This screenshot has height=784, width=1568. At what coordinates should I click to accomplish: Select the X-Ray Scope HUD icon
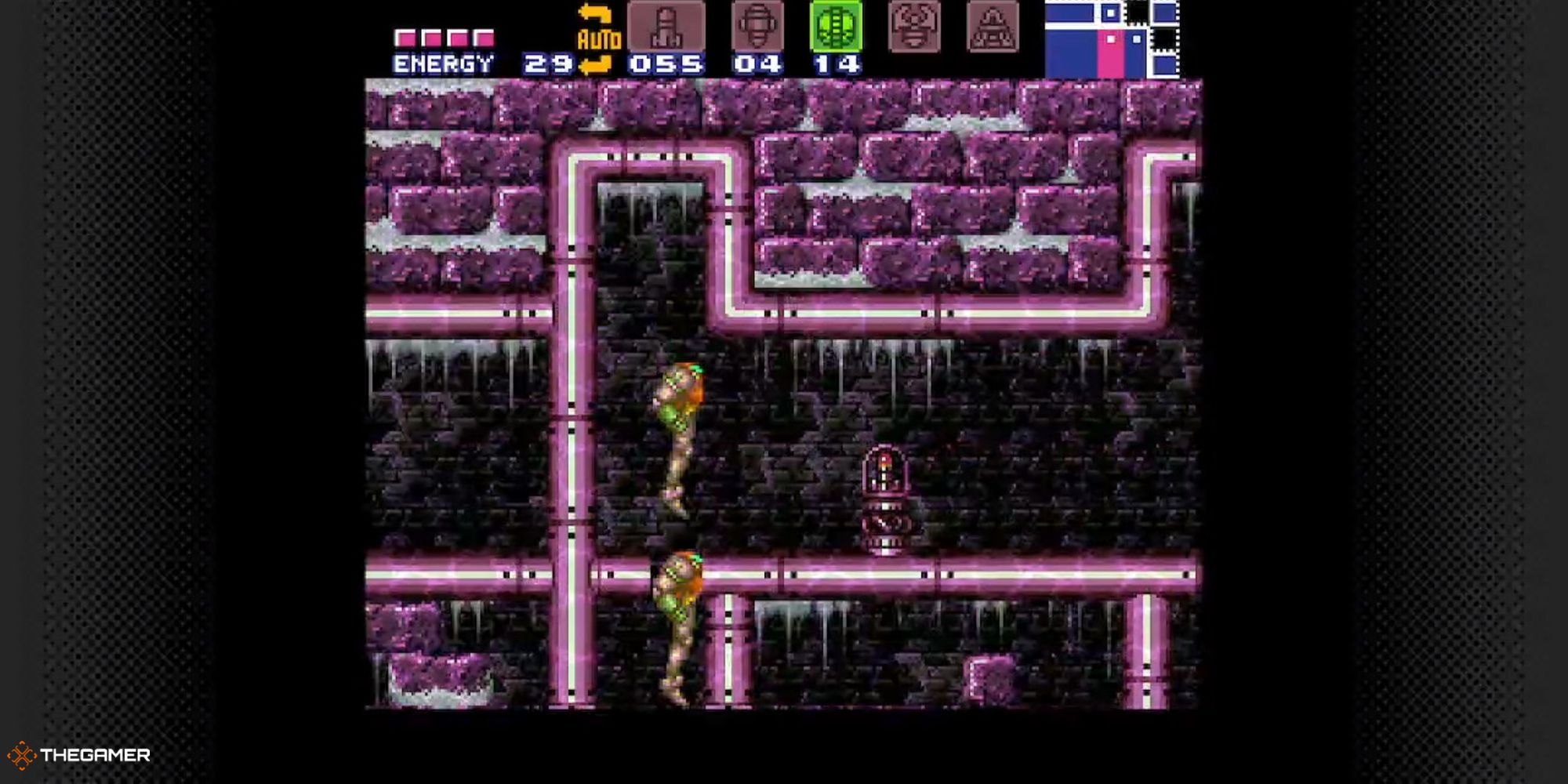point(992,27)
